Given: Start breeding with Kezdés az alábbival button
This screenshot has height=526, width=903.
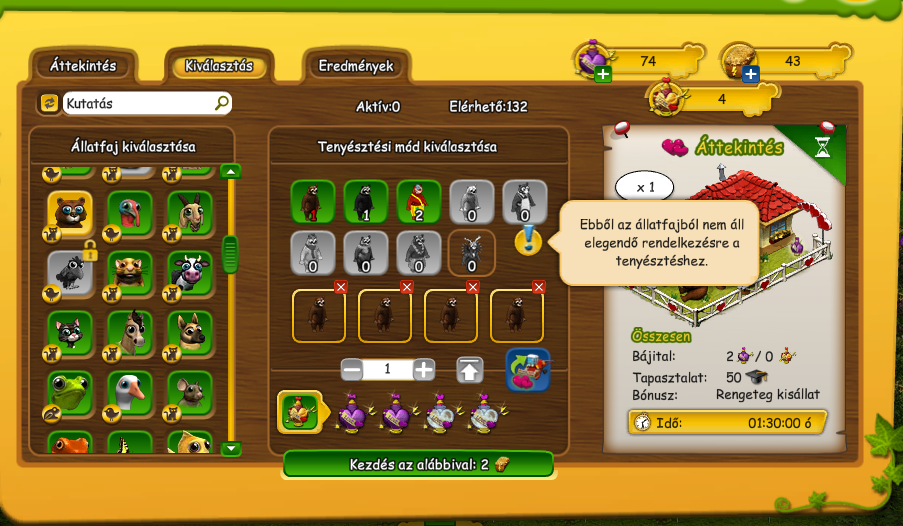Looking at the screenshot, I should 418,464.
